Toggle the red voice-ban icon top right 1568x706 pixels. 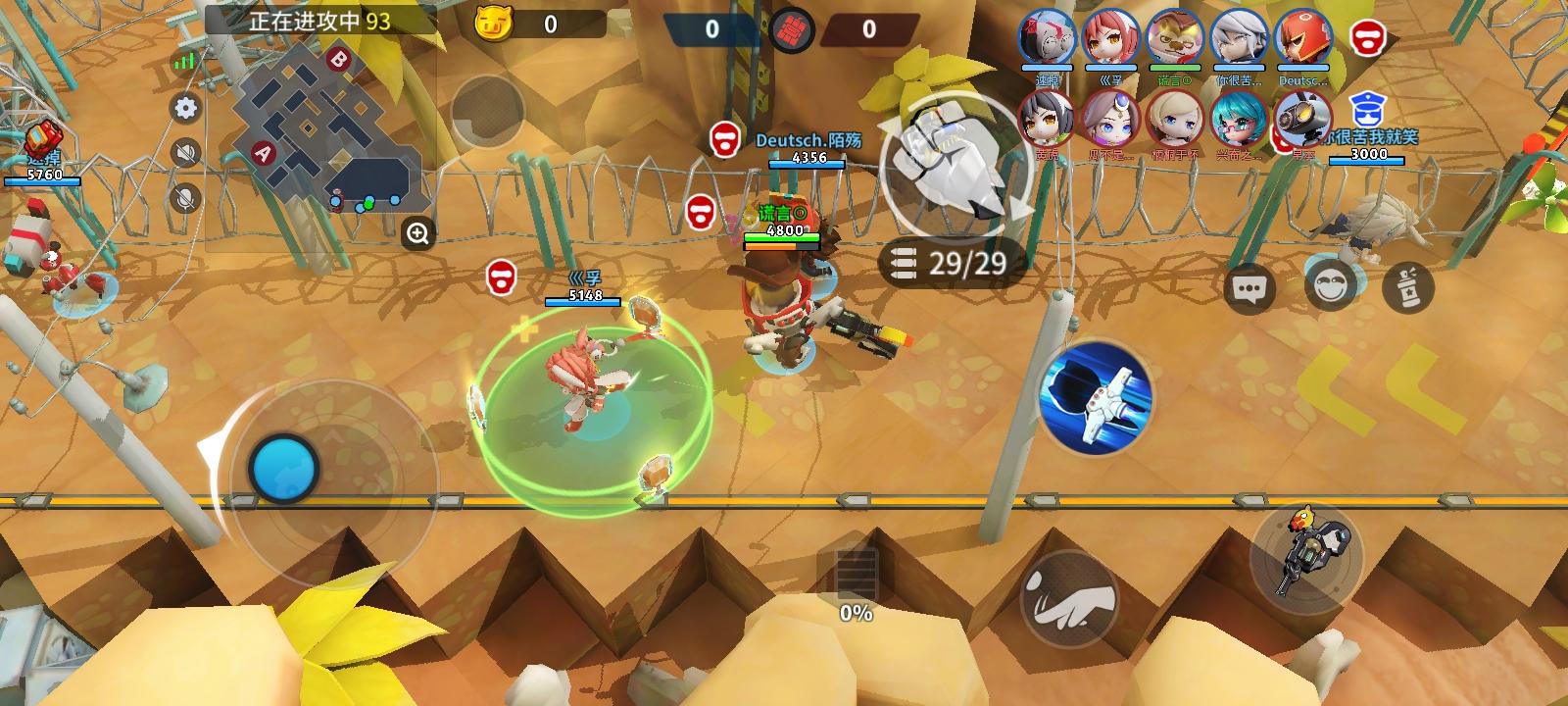pyautogui.click(x=1365, y=39)
